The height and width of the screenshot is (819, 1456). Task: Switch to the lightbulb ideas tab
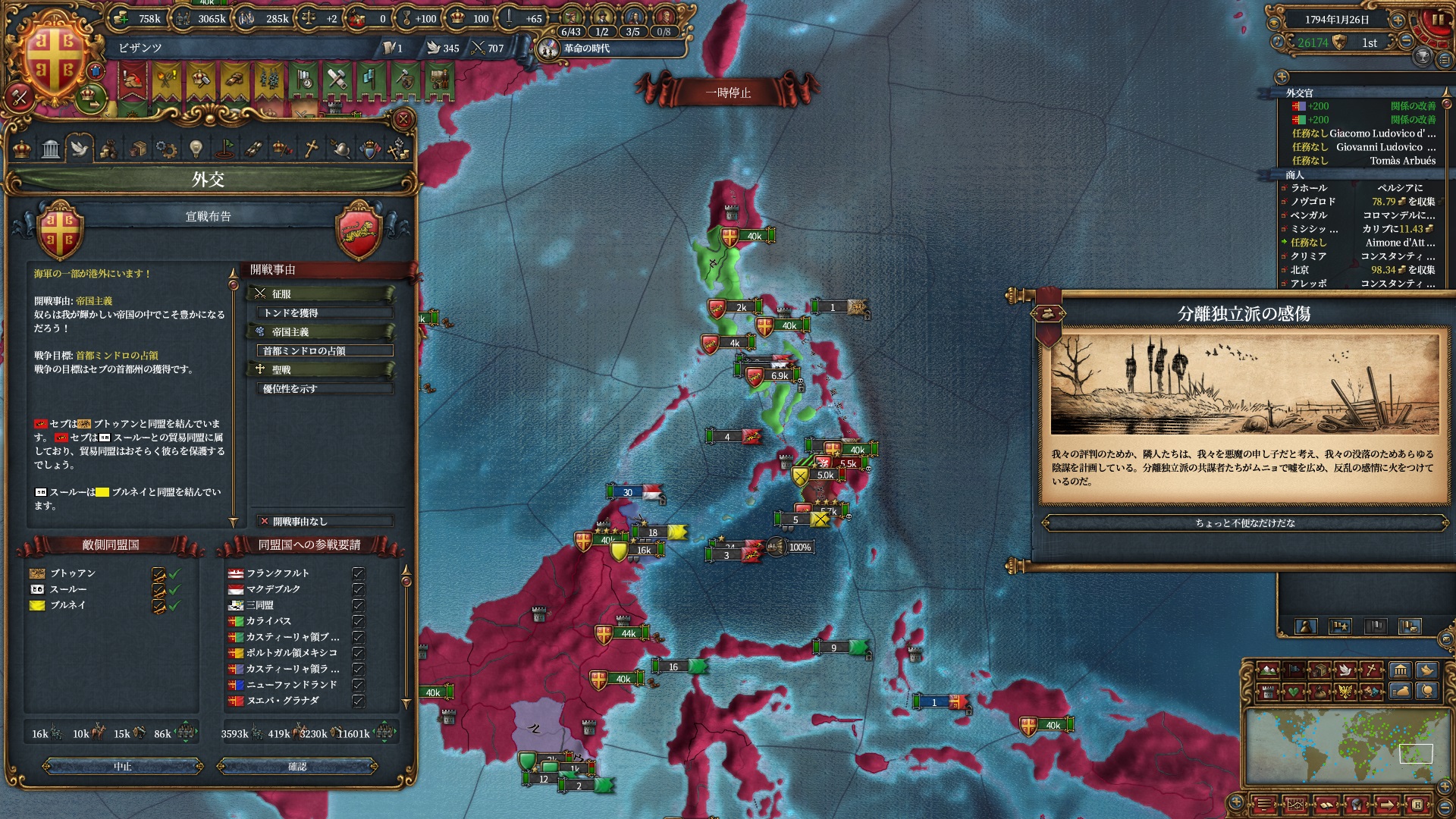(196, 149)
